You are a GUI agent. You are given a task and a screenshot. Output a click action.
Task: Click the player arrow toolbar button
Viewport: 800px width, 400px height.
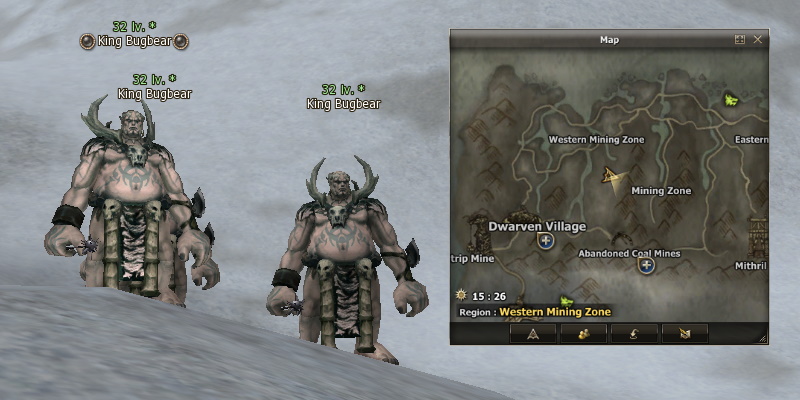(533, 333)
